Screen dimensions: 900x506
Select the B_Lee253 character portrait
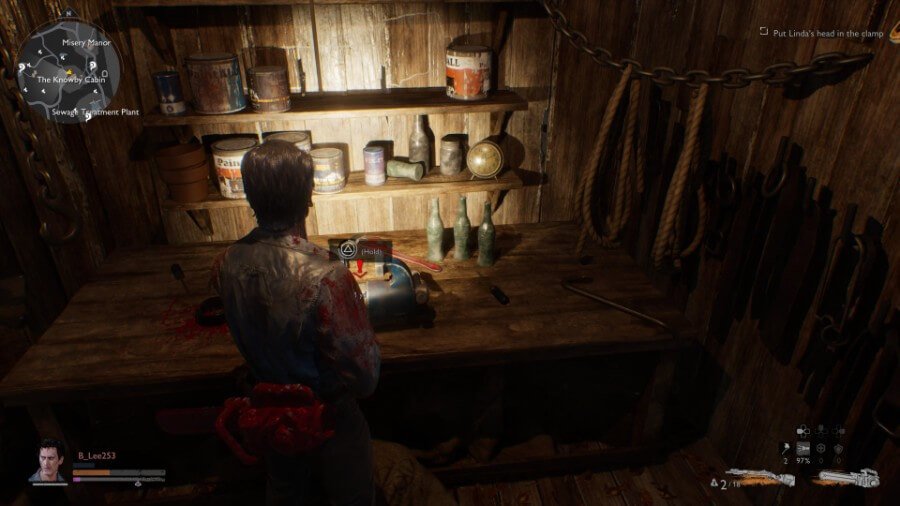48,462
